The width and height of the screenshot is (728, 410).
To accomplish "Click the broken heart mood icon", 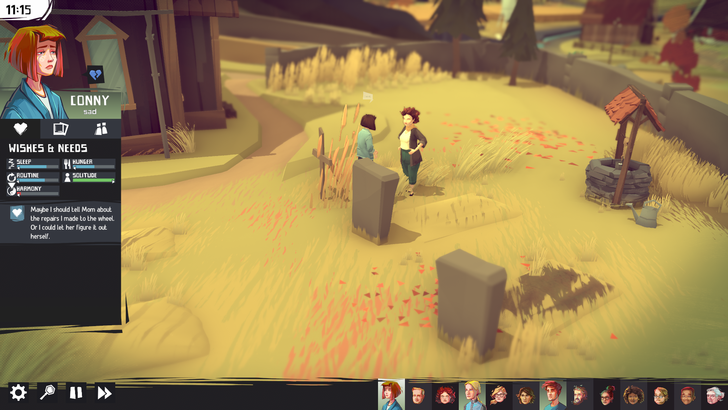I will point(95,74).
